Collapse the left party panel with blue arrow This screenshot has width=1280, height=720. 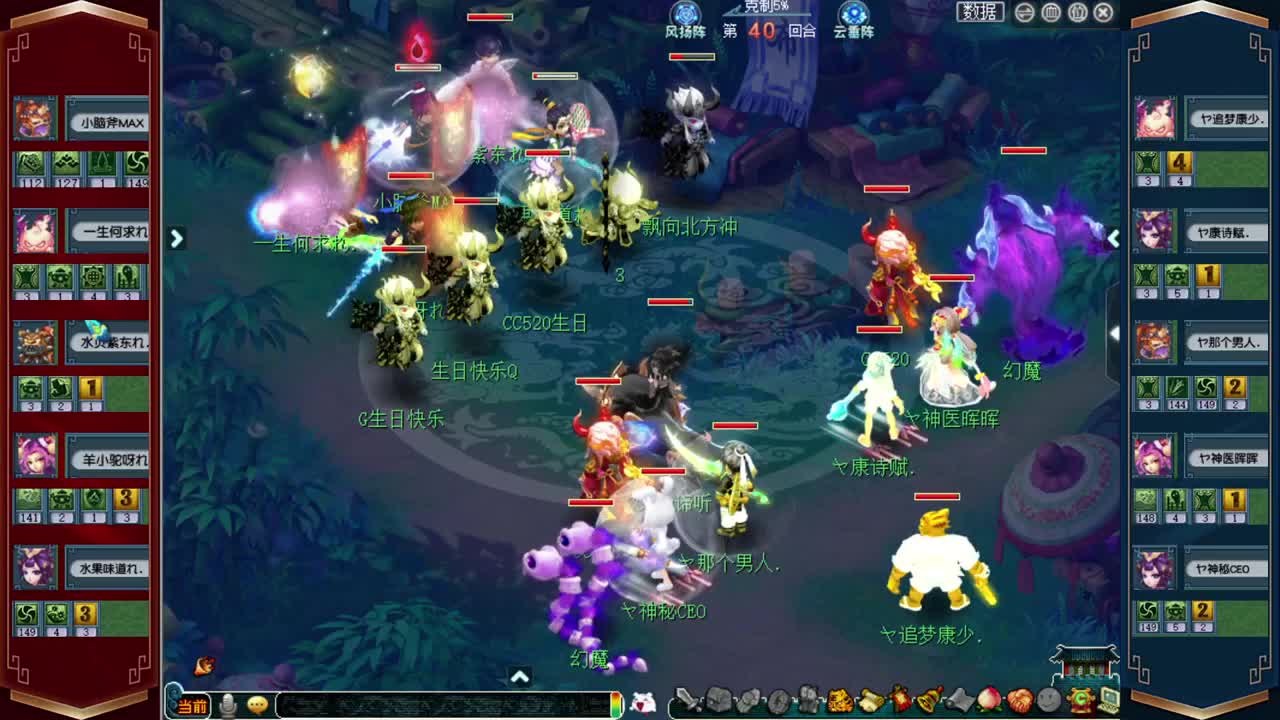click(177, 239)
